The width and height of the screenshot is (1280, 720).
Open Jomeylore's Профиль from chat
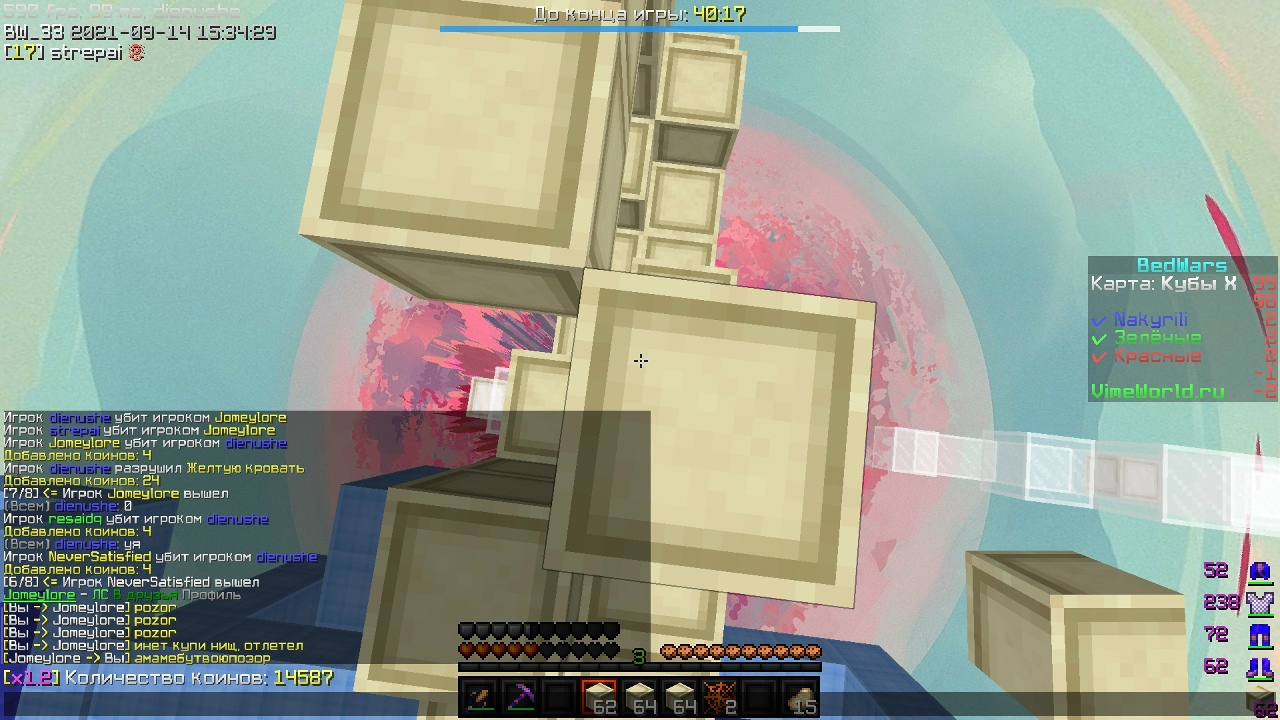[x=210, y=594]
